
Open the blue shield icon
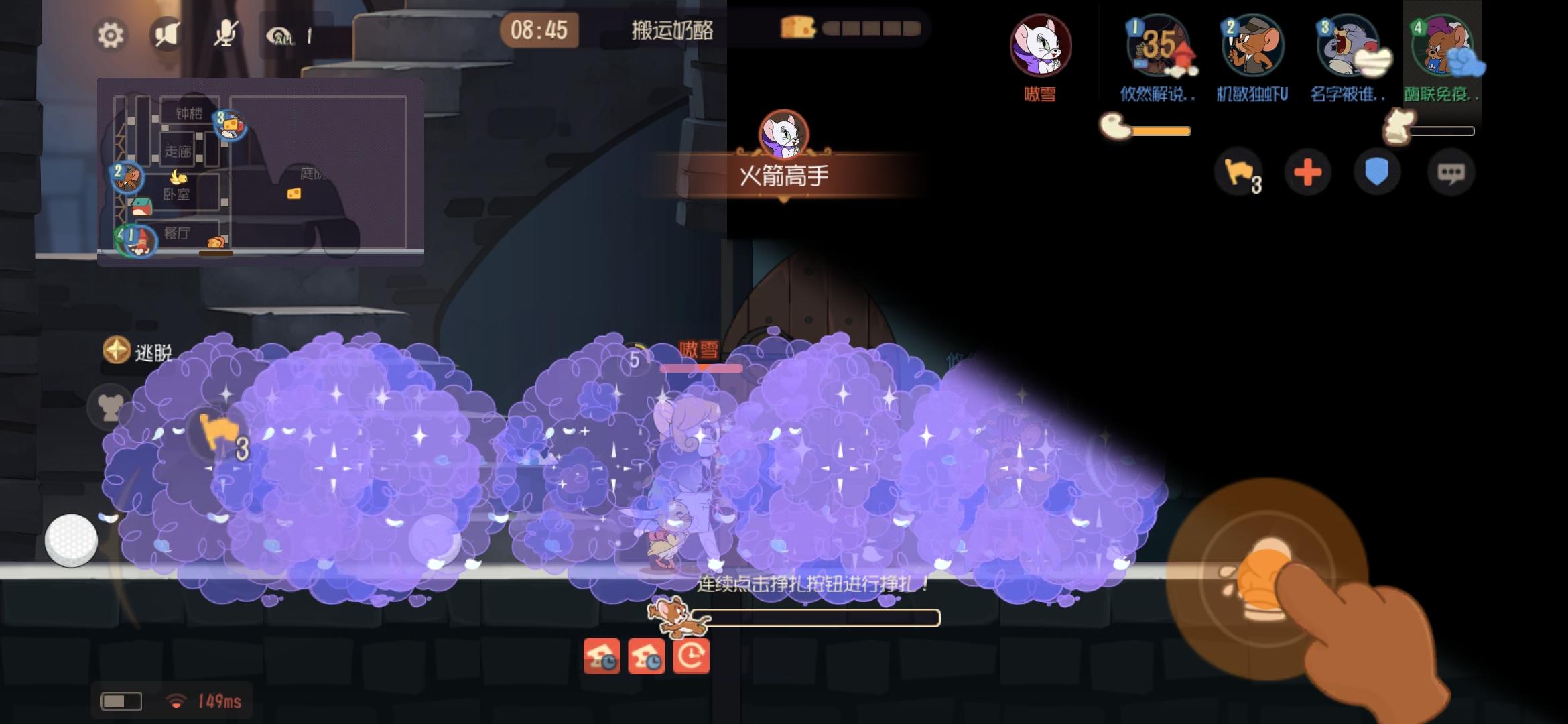(1376, 172)
